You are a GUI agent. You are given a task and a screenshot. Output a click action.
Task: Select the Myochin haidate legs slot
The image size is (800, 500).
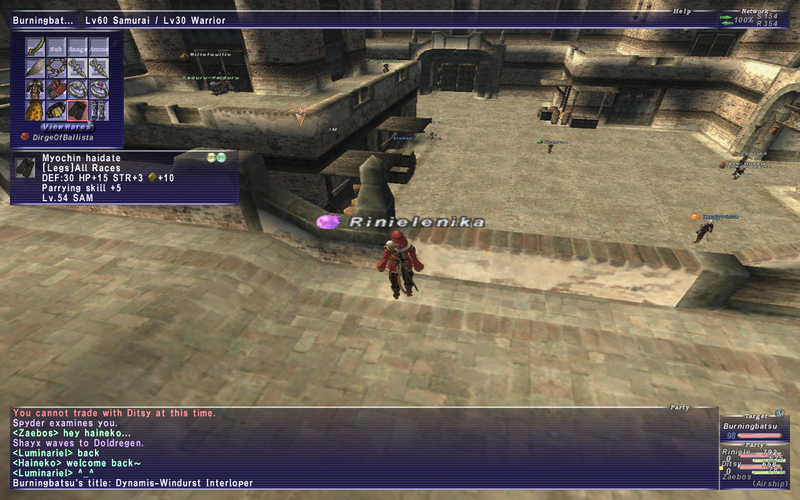coord(77,109)
